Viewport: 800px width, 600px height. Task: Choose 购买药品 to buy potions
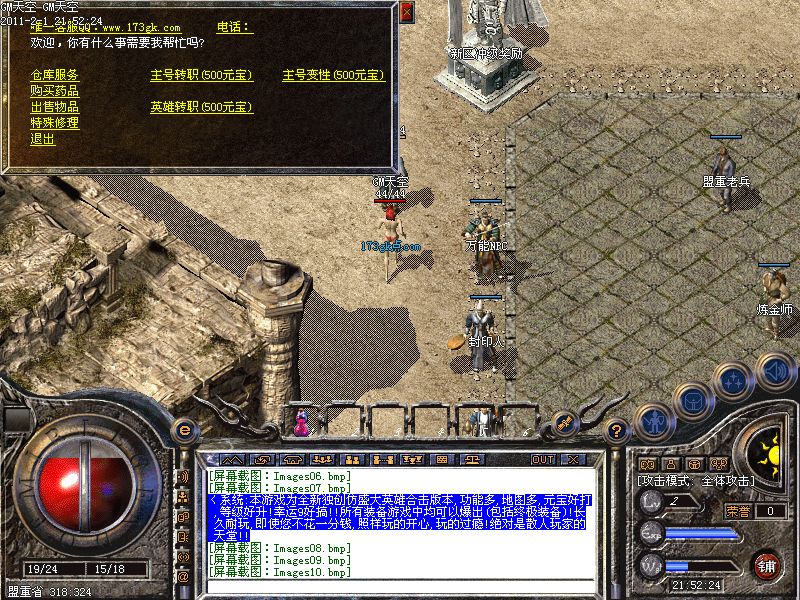(x=54, y=91)
